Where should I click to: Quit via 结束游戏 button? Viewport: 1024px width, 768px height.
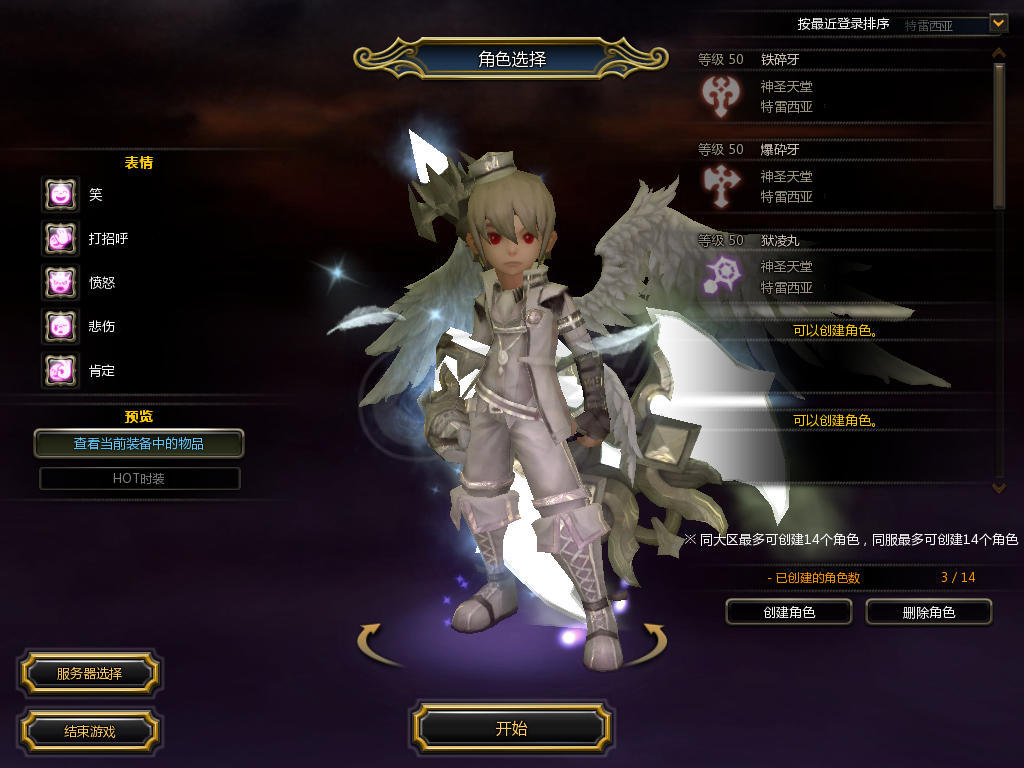pos(89,731)
